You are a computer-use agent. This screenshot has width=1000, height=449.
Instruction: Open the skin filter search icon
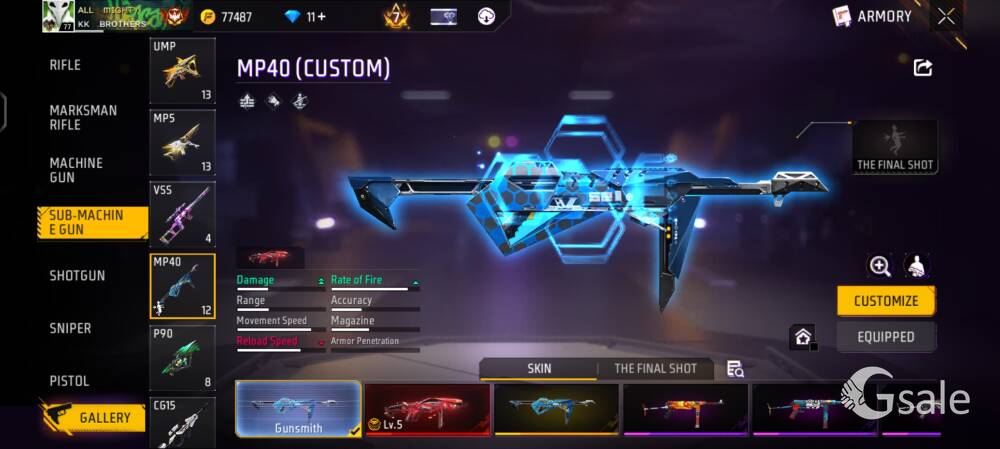(x=735, y=369)
